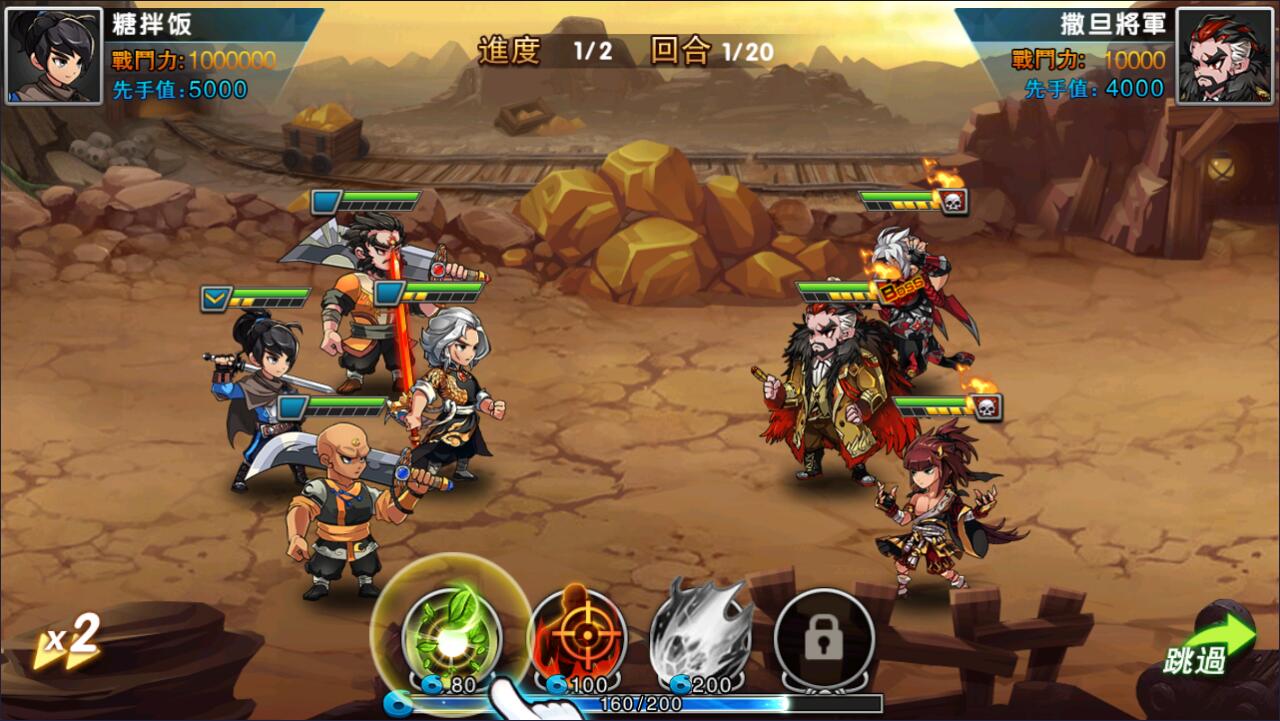Use the red crosshair target skill
The height and width of the screenshot is (721, 1280).
[x=577, y=634]
